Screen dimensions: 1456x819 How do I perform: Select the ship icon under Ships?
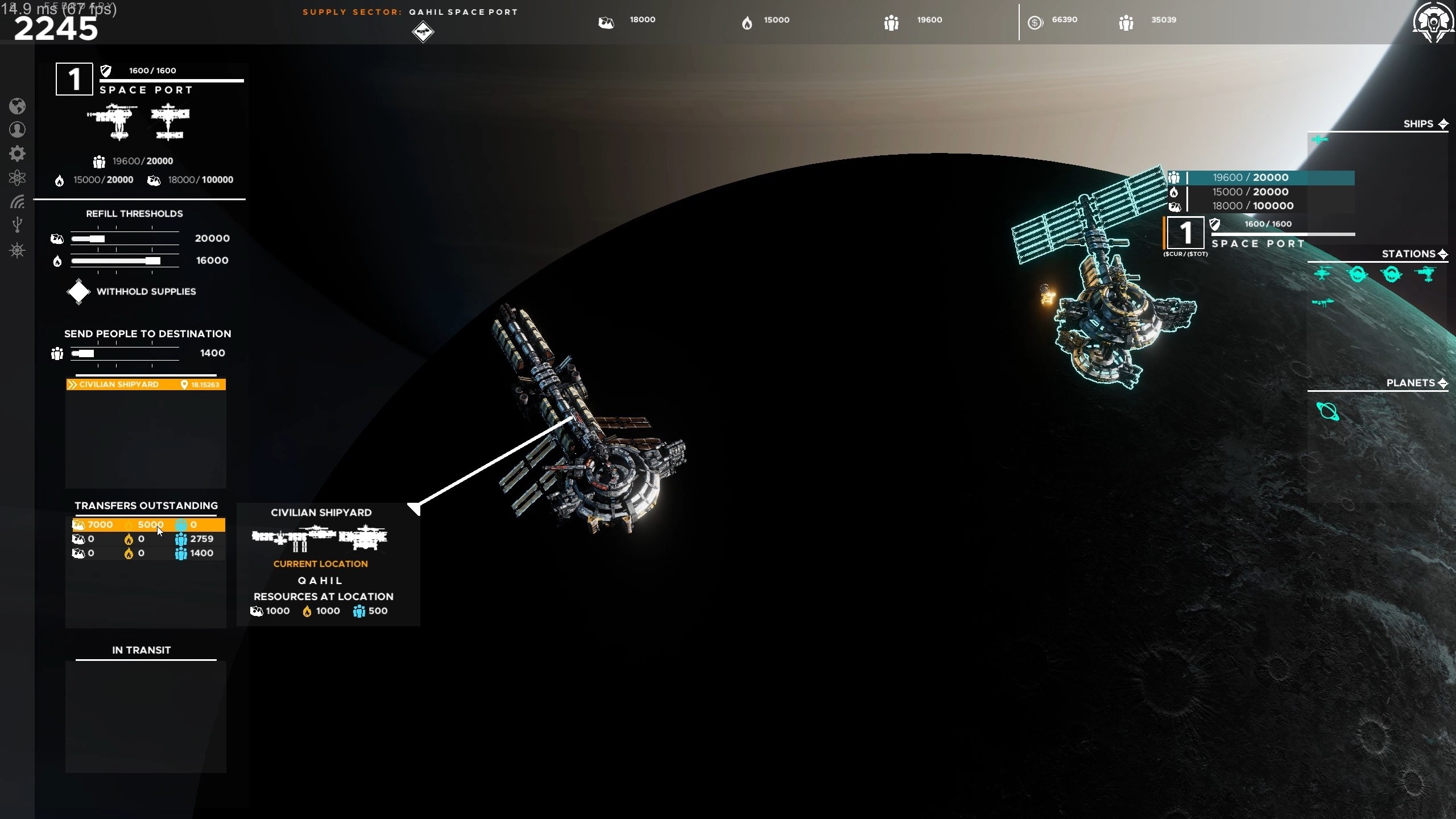[x=1319, y=140]
